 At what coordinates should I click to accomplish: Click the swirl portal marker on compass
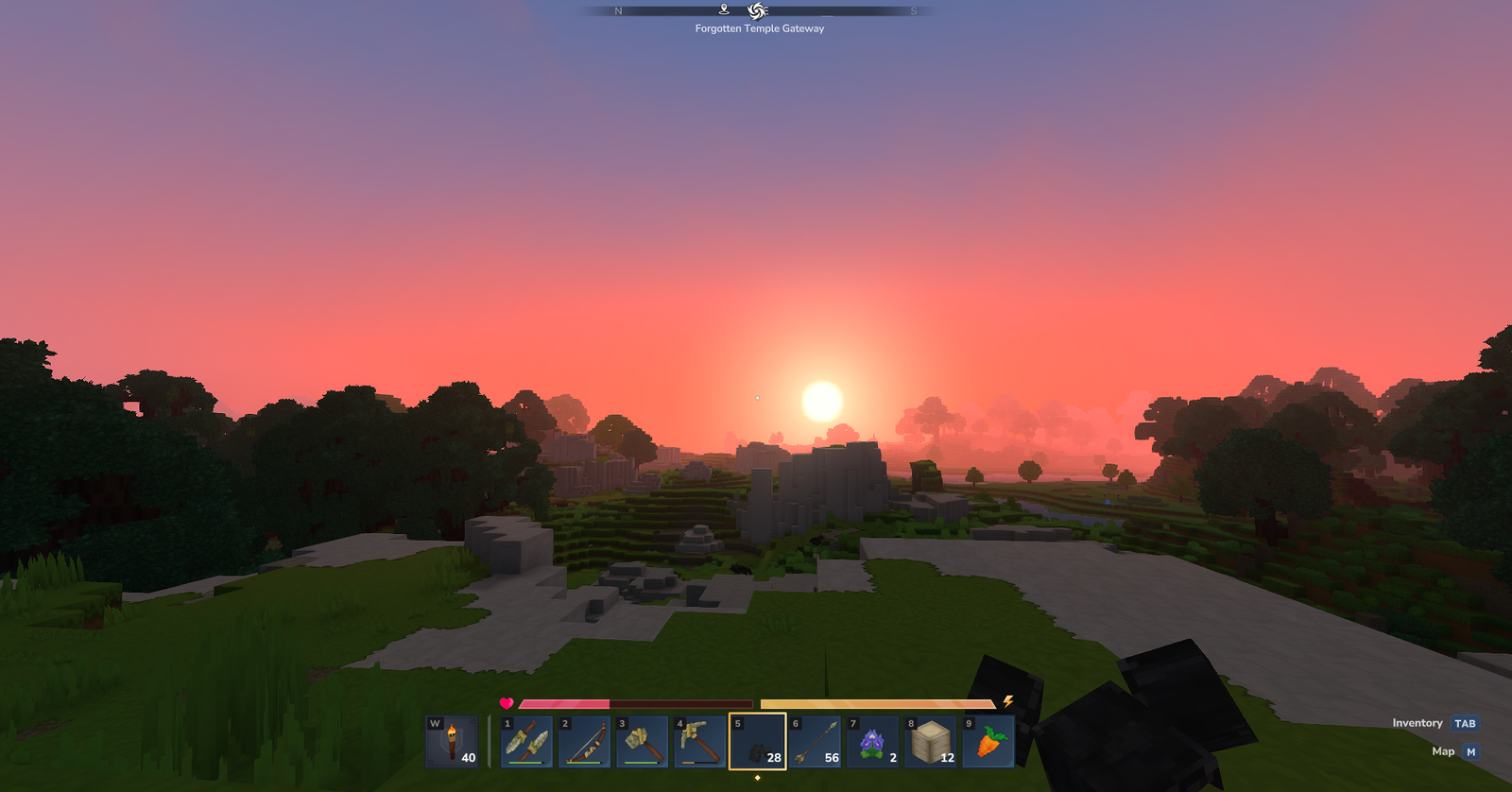(x=757, y=10)
